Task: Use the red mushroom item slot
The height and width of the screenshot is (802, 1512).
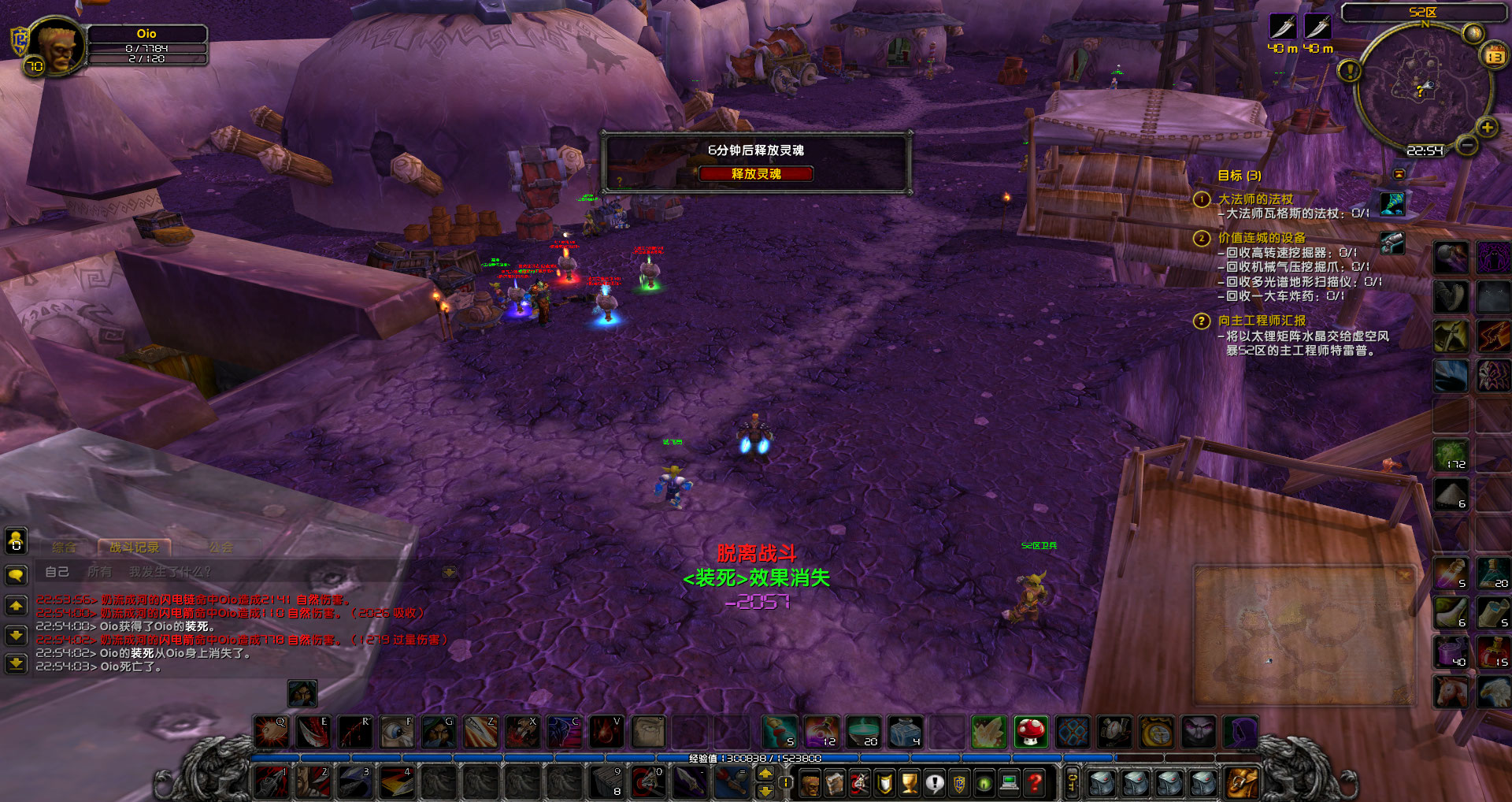Action: [1030, 732]
